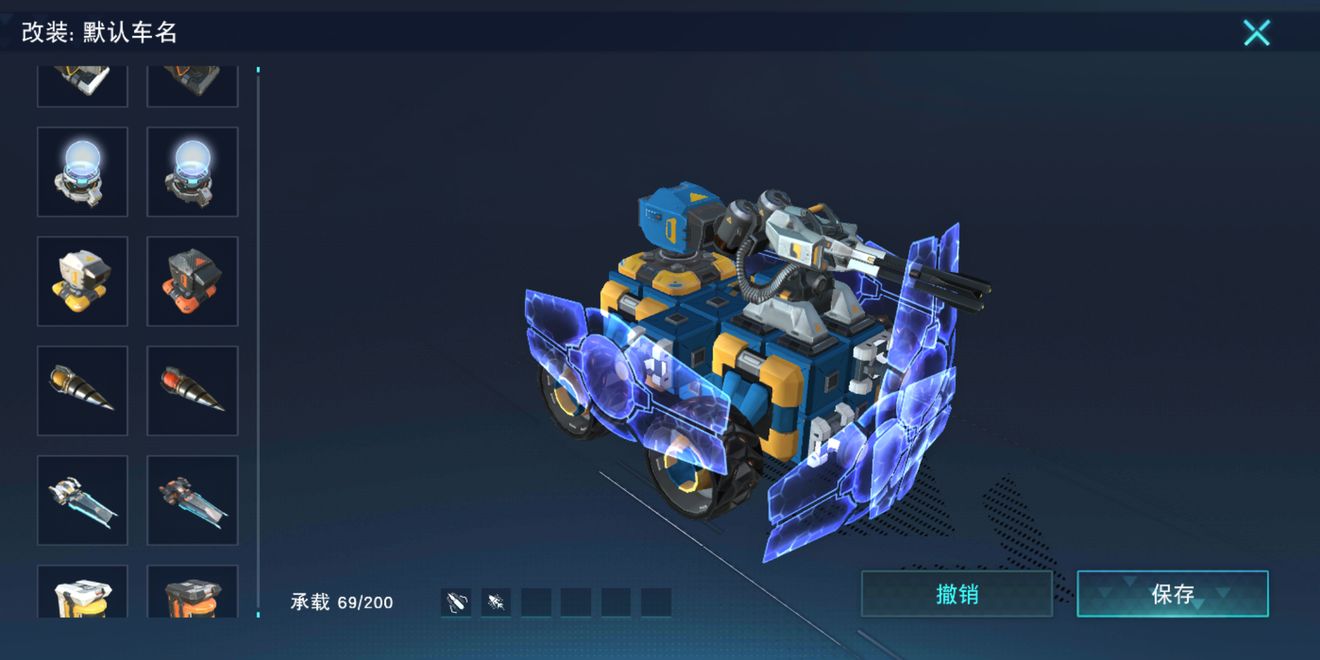Image resolution: width=1320 pixels, height=660 pixels.
Task: Choose the yellow-banded drill part
Action: click(83, 391)
